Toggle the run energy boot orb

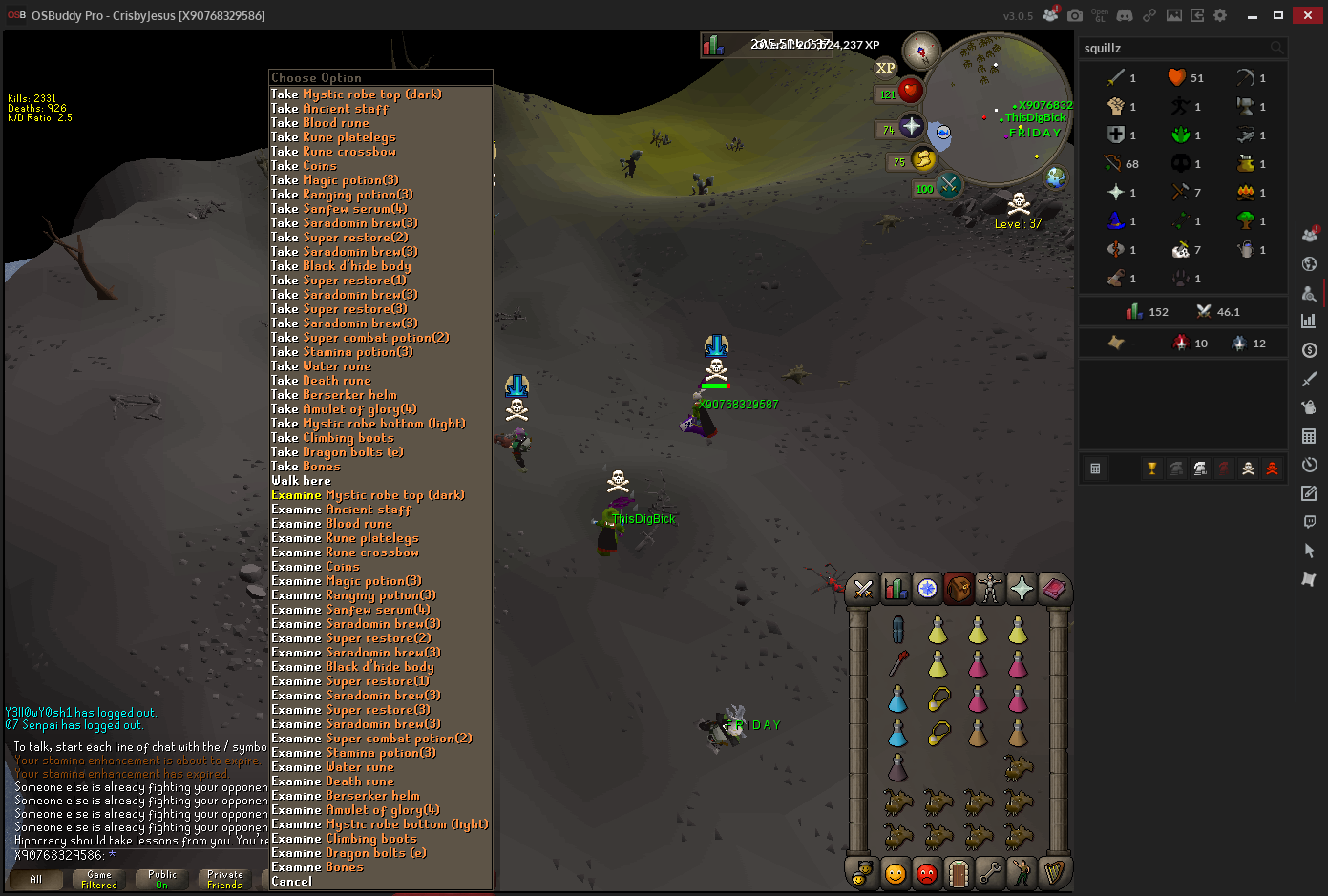coord(922,159)
